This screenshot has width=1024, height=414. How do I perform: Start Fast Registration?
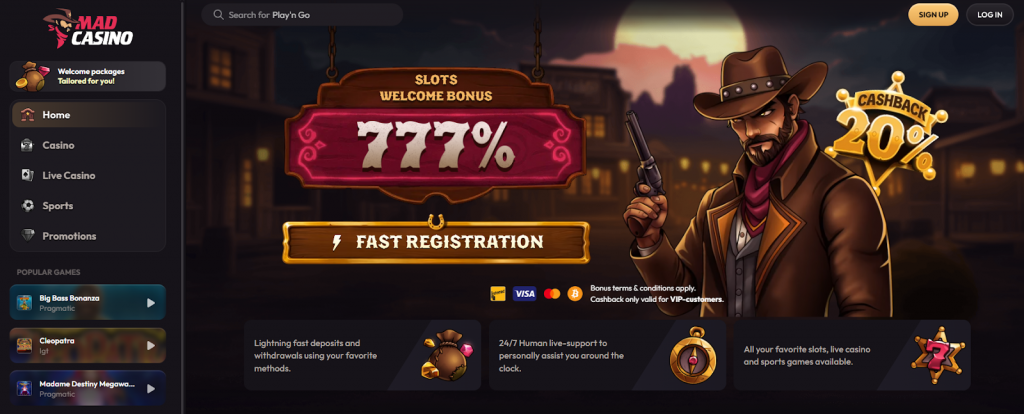(435, 242)
